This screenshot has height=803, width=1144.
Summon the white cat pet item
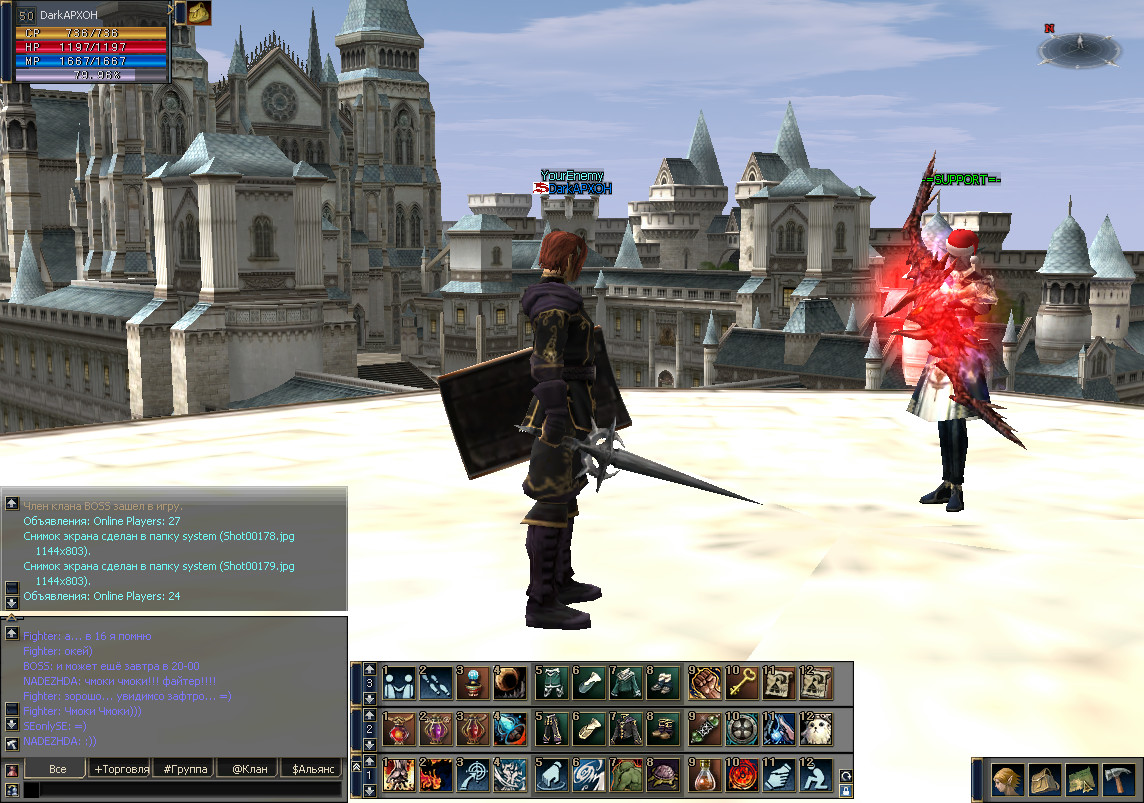817,728
